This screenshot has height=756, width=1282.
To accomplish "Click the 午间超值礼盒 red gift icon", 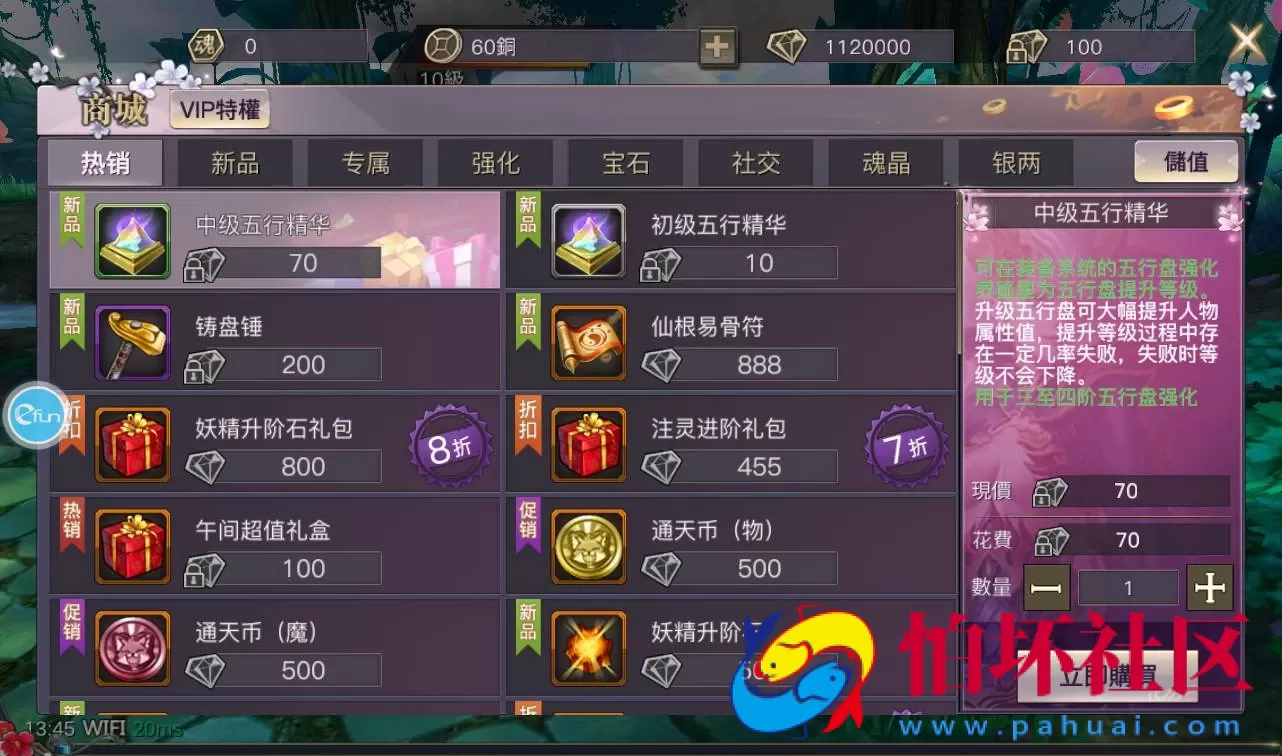I will (132, 545).
